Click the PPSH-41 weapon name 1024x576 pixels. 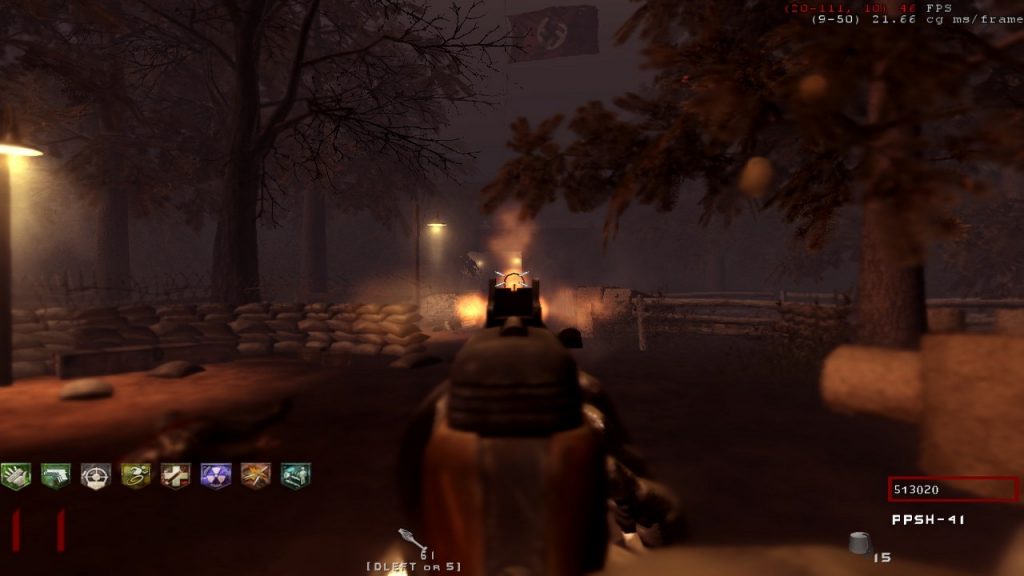tap(929, 520)
